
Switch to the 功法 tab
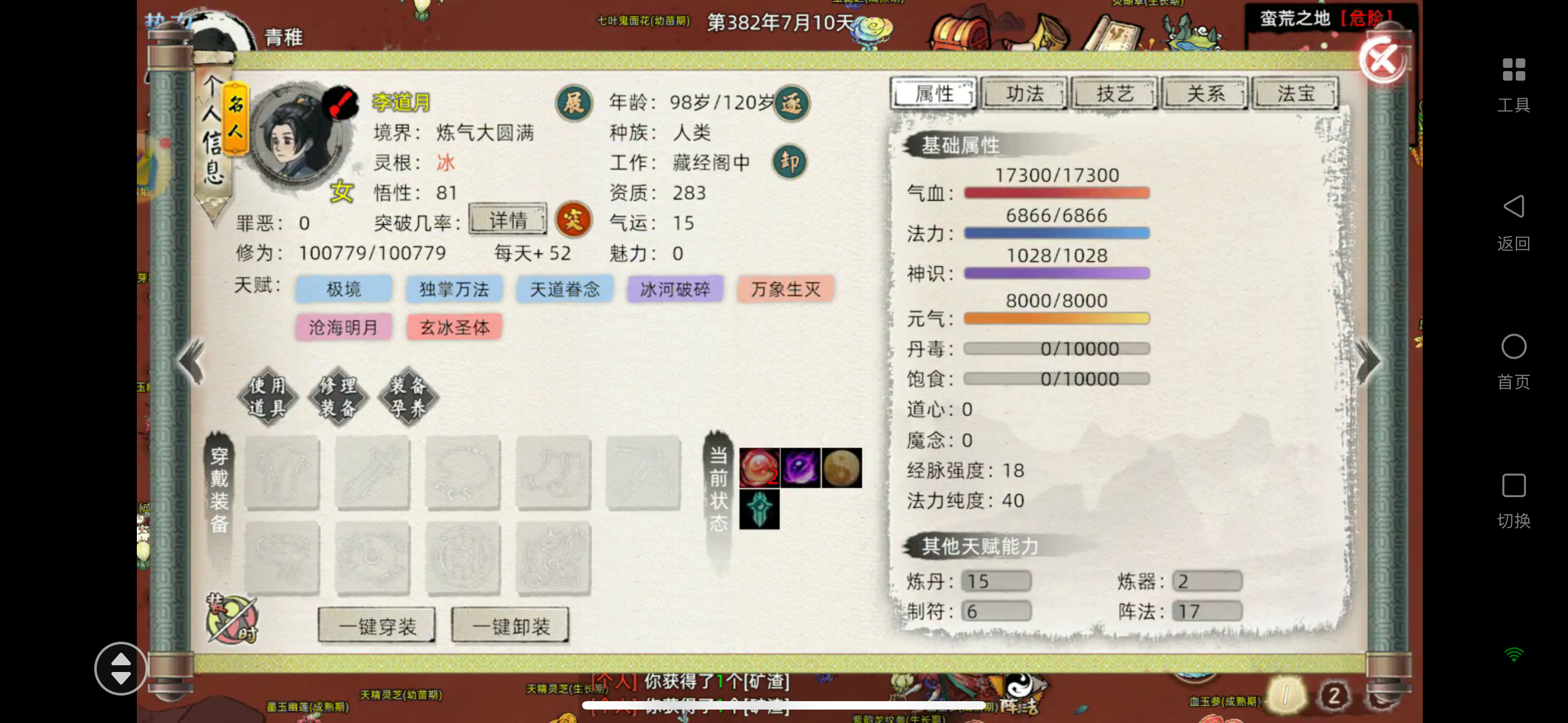click(1024, 93)
